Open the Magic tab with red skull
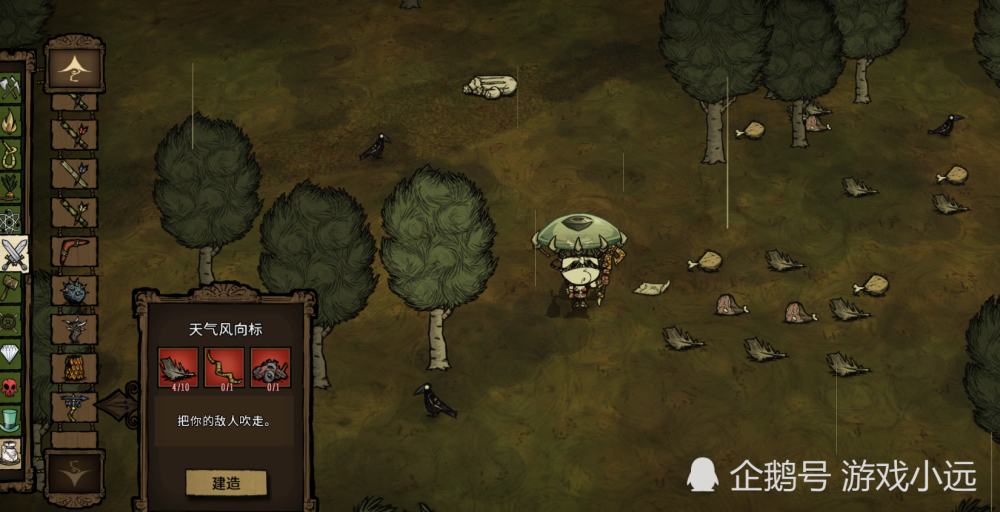Viewport: 1000px width, 512px height. (11, 387)
